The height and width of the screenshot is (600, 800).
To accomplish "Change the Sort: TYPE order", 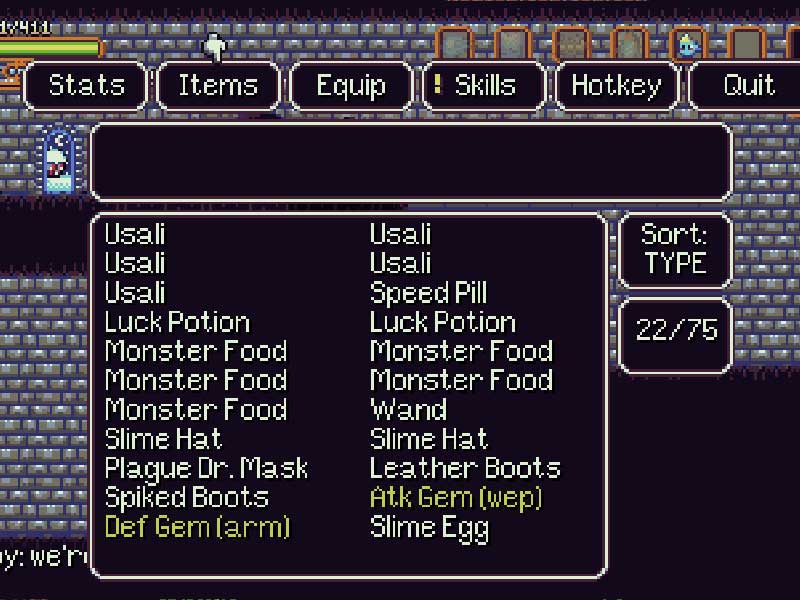I will tap(675, 249).
